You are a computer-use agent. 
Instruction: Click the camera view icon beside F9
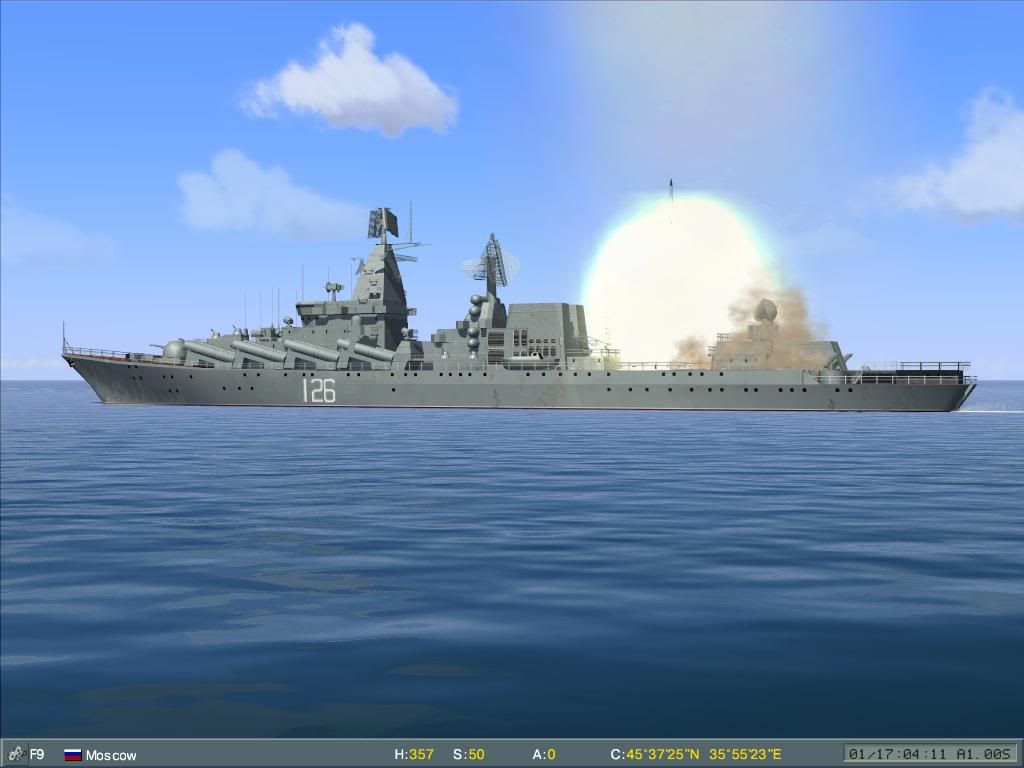(15, 754)
